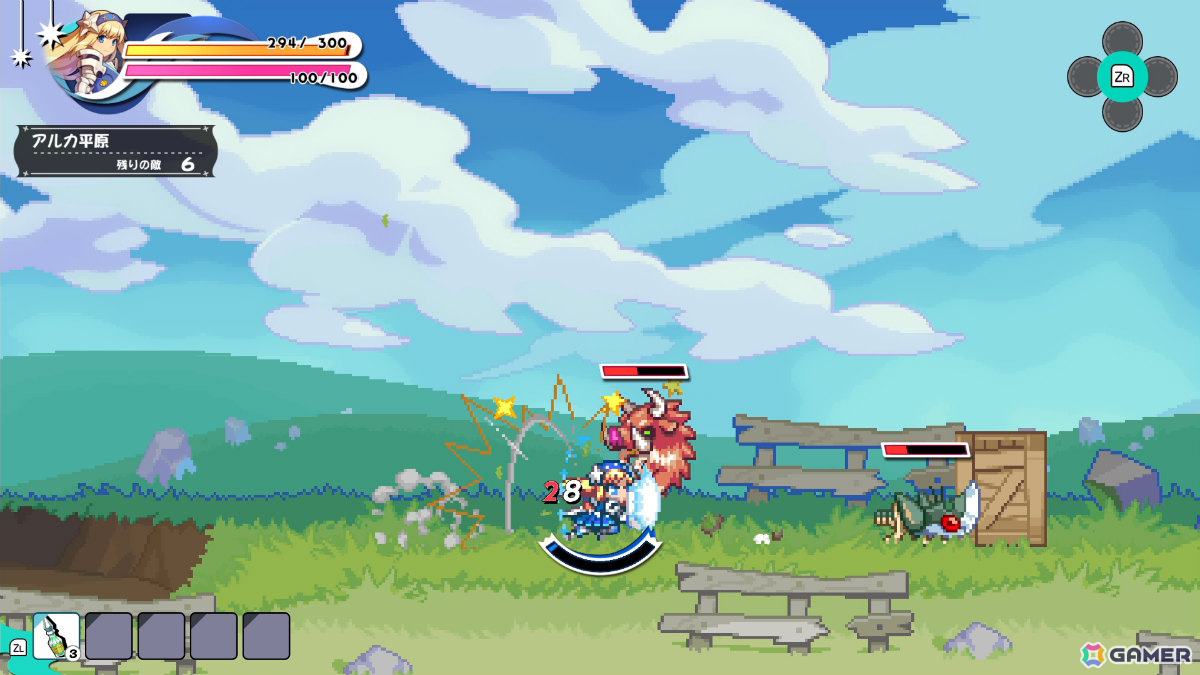Open the アルカ平原 remaining enemies tracker
The width and height of the screenshot is (1200, 675).
point(116,151)
